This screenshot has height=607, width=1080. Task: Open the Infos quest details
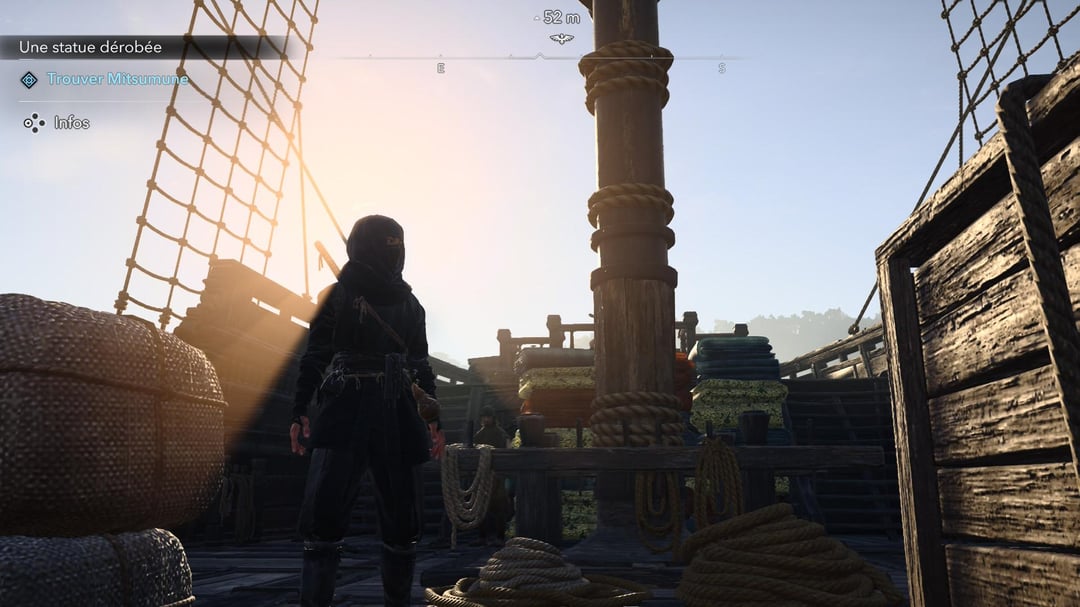pos(71,123)
